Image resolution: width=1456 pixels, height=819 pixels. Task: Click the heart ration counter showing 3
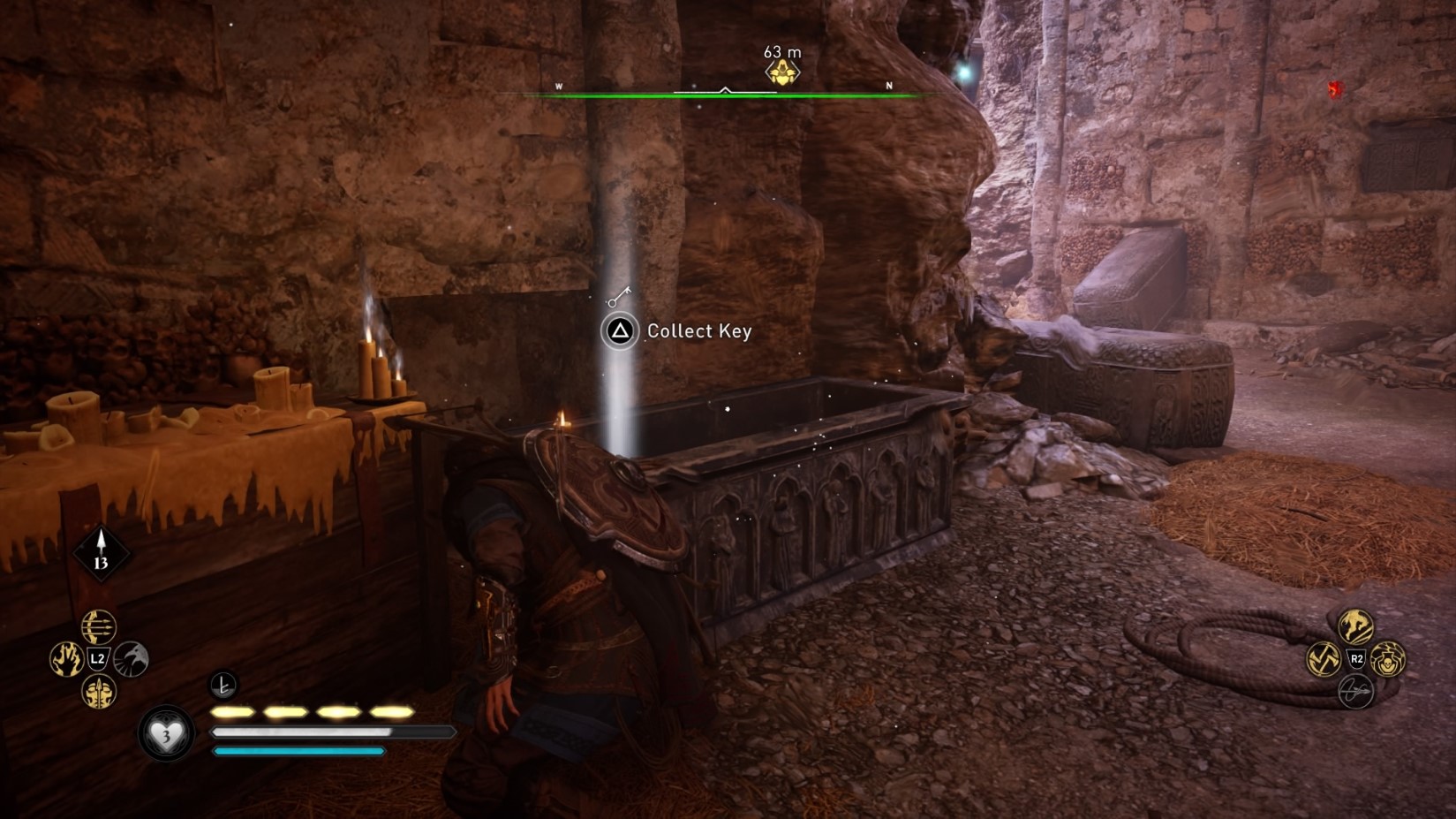coord(165,737)
